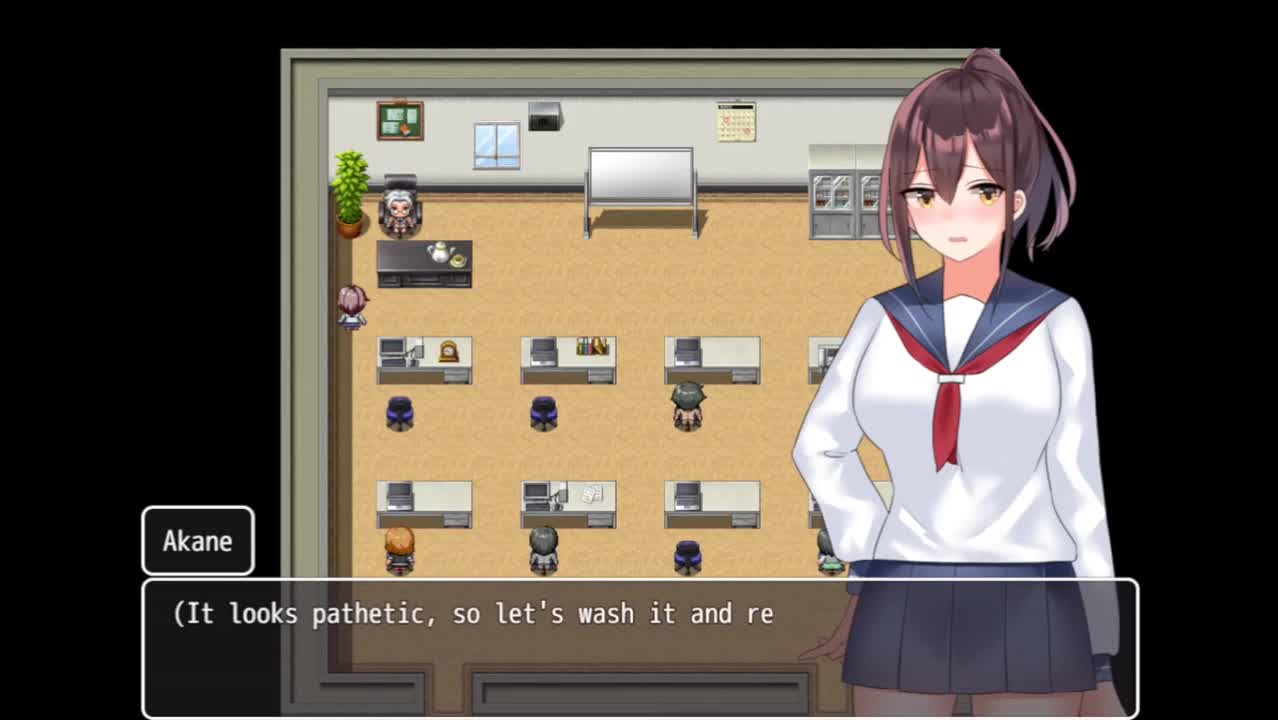
Task: Advance Akane's dialogue message box
Action: point(639,647)
